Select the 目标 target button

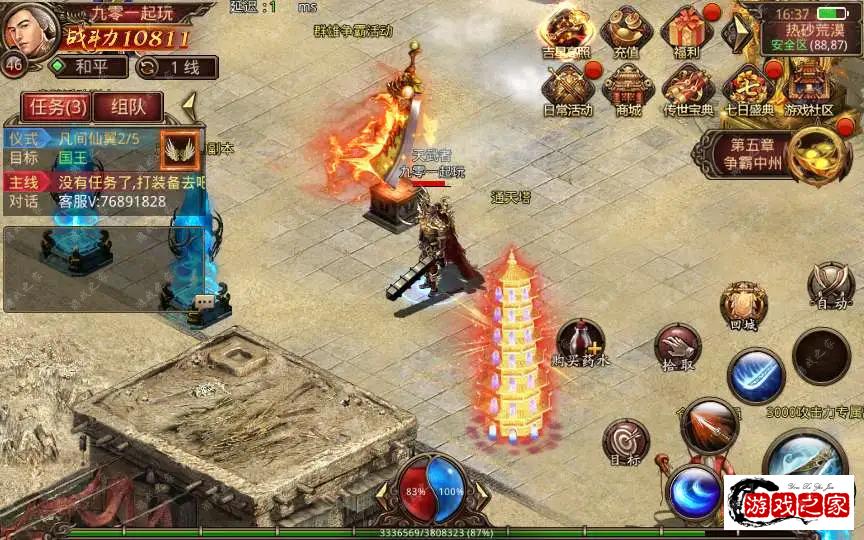(x=626, y=441)
